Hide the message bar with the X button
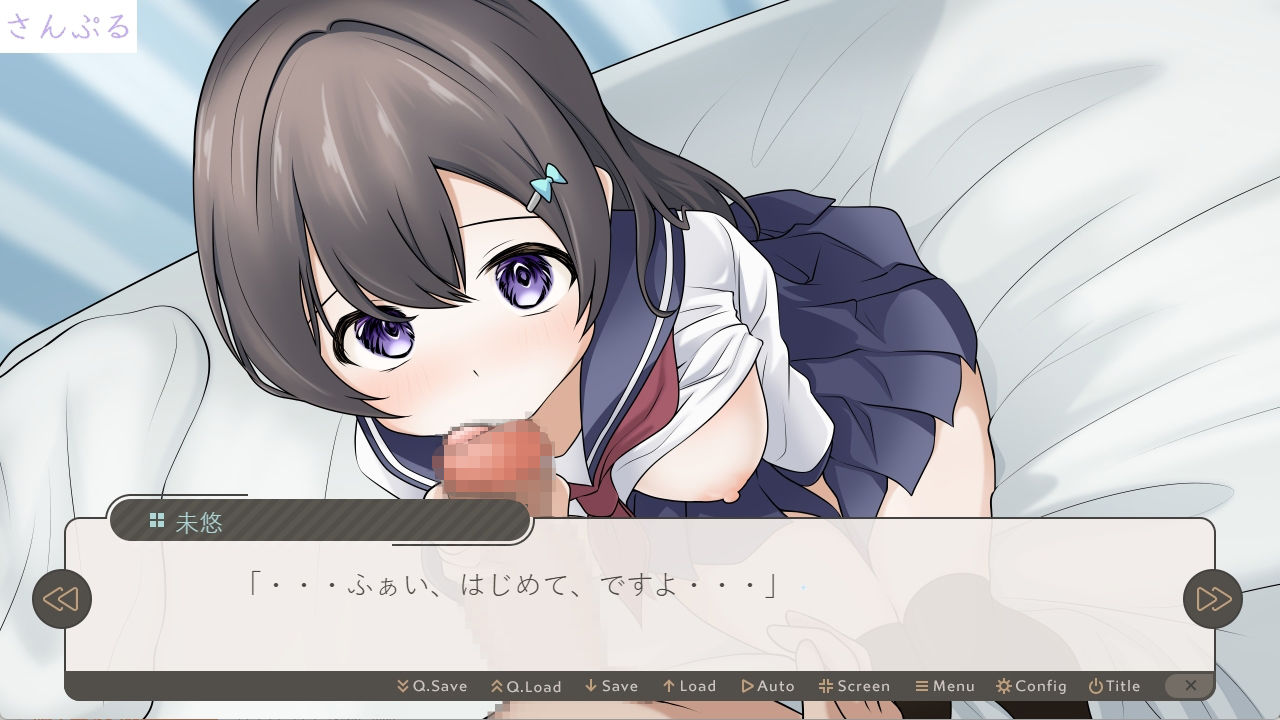 (1190, 686)
